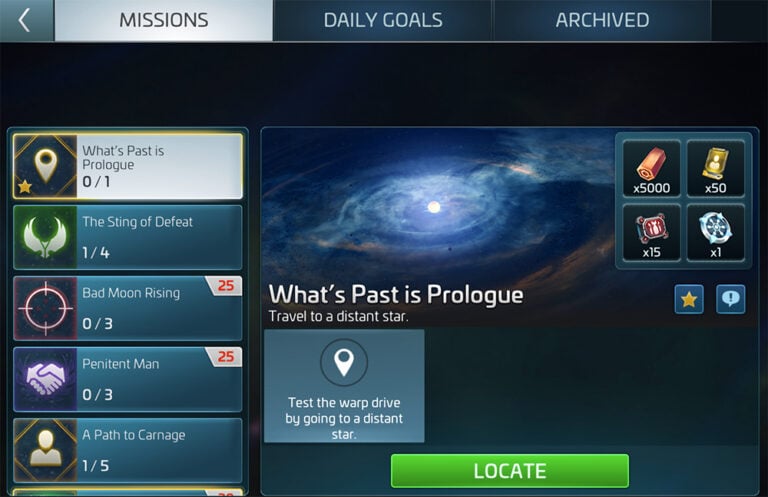Open the exclamation speech bubble info

[730, 299]
